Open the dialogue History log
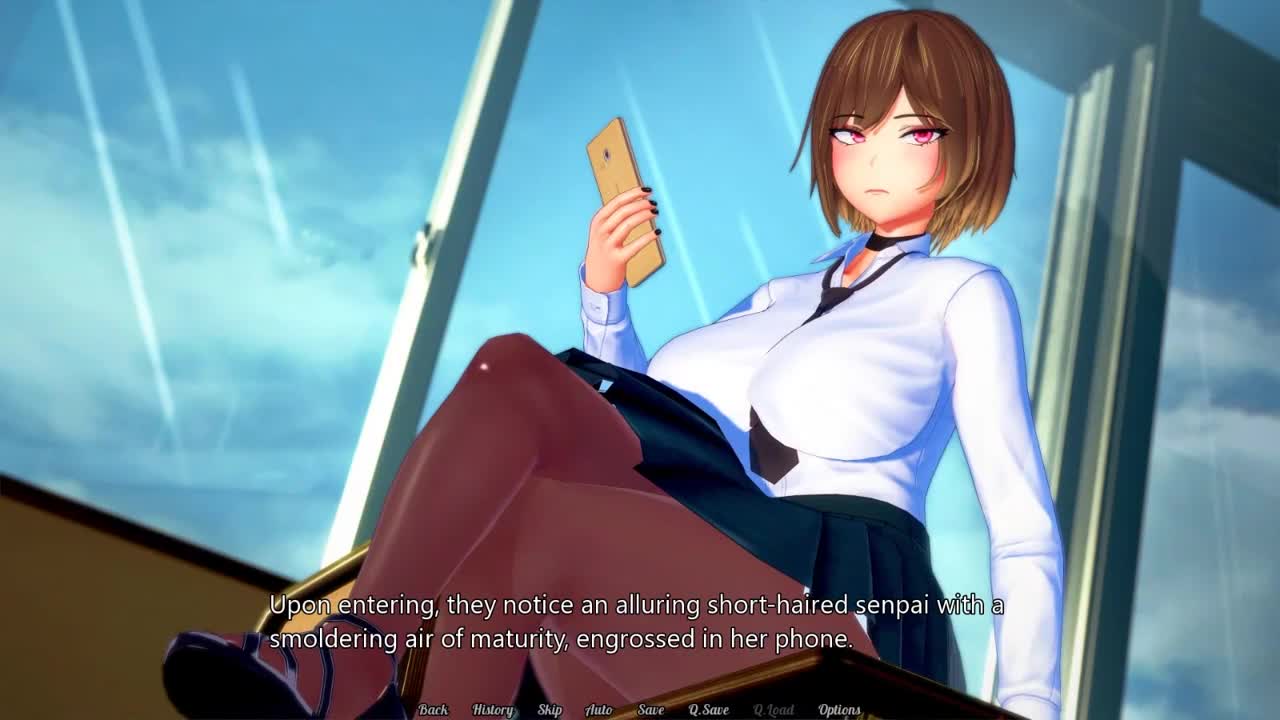1280x720 pixels. pos(492,710)
